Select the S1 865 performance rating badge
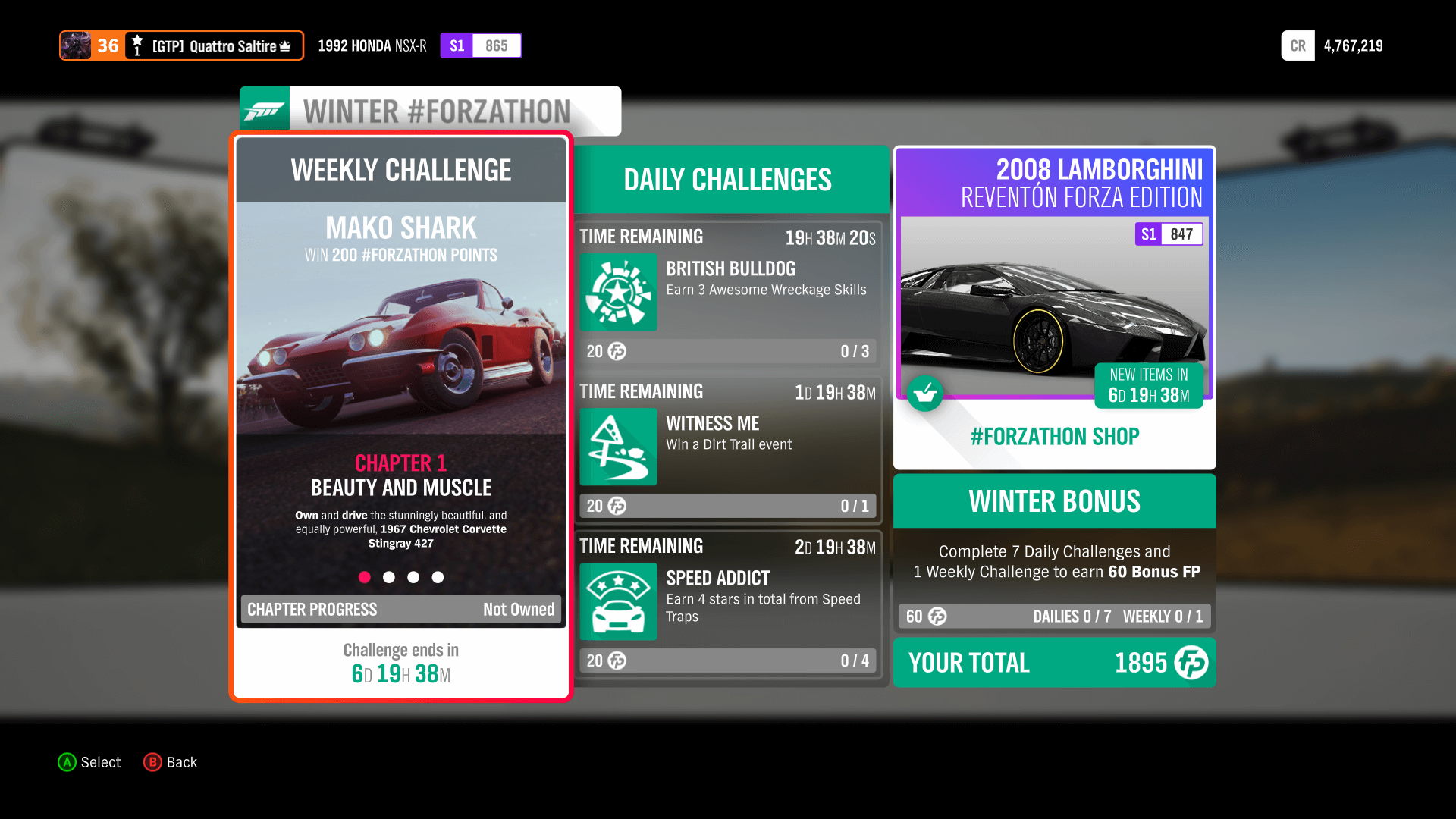Viewport: 1456px width, 819px height. click(x=480, y=45)
